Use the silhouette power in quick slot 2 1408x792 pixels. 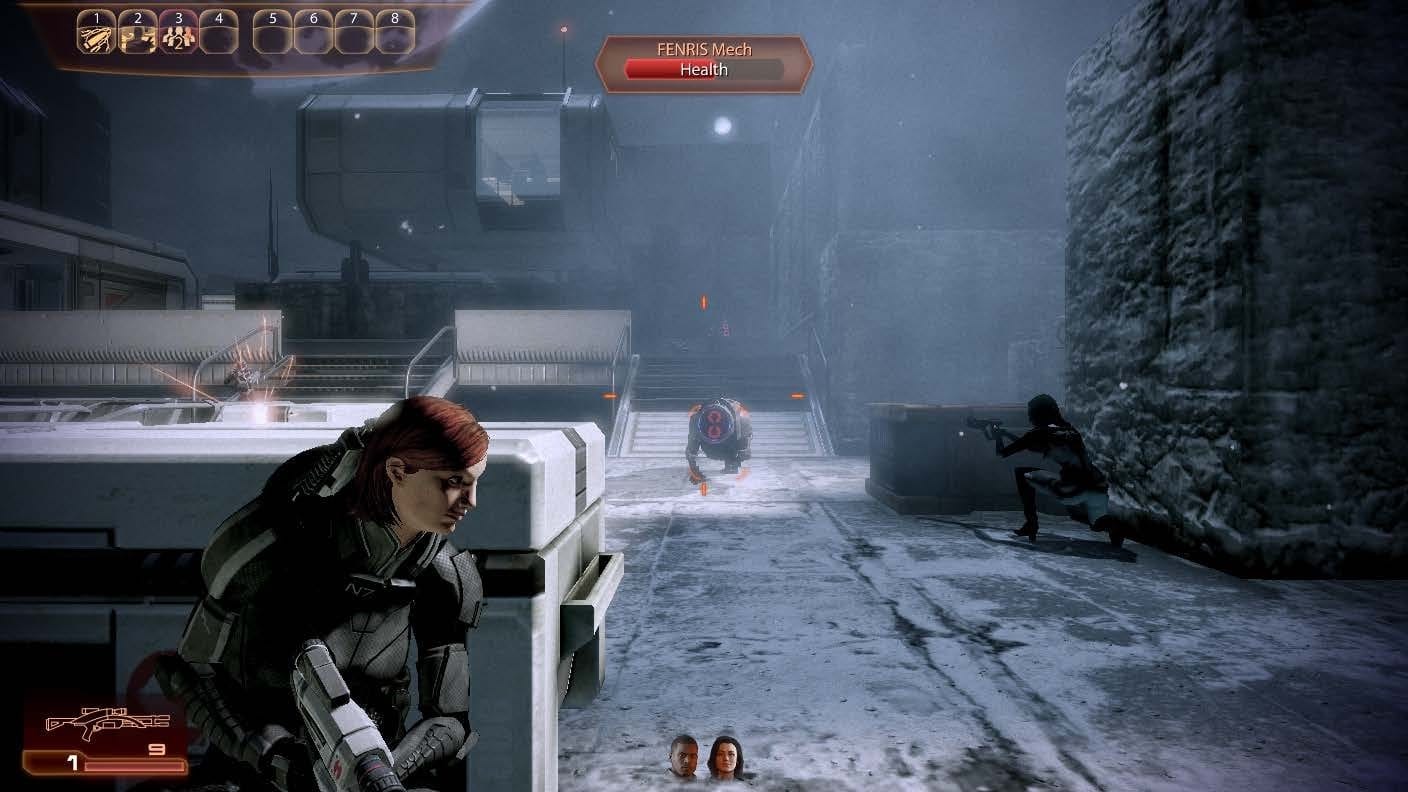tap(138, 36)
